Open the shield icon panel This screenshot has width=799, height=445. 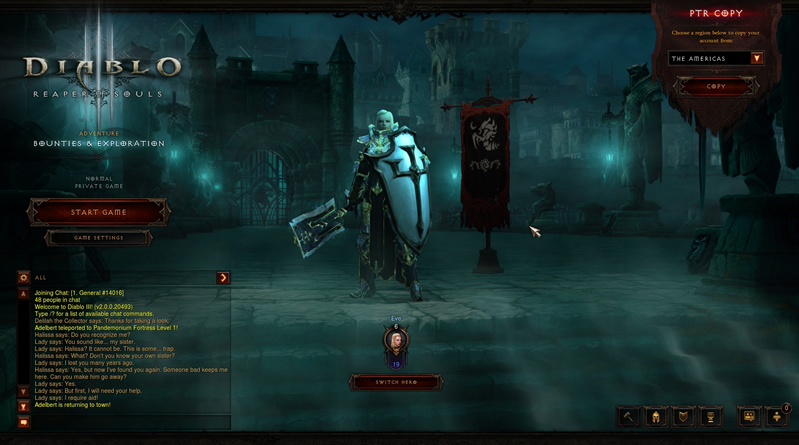683,417
